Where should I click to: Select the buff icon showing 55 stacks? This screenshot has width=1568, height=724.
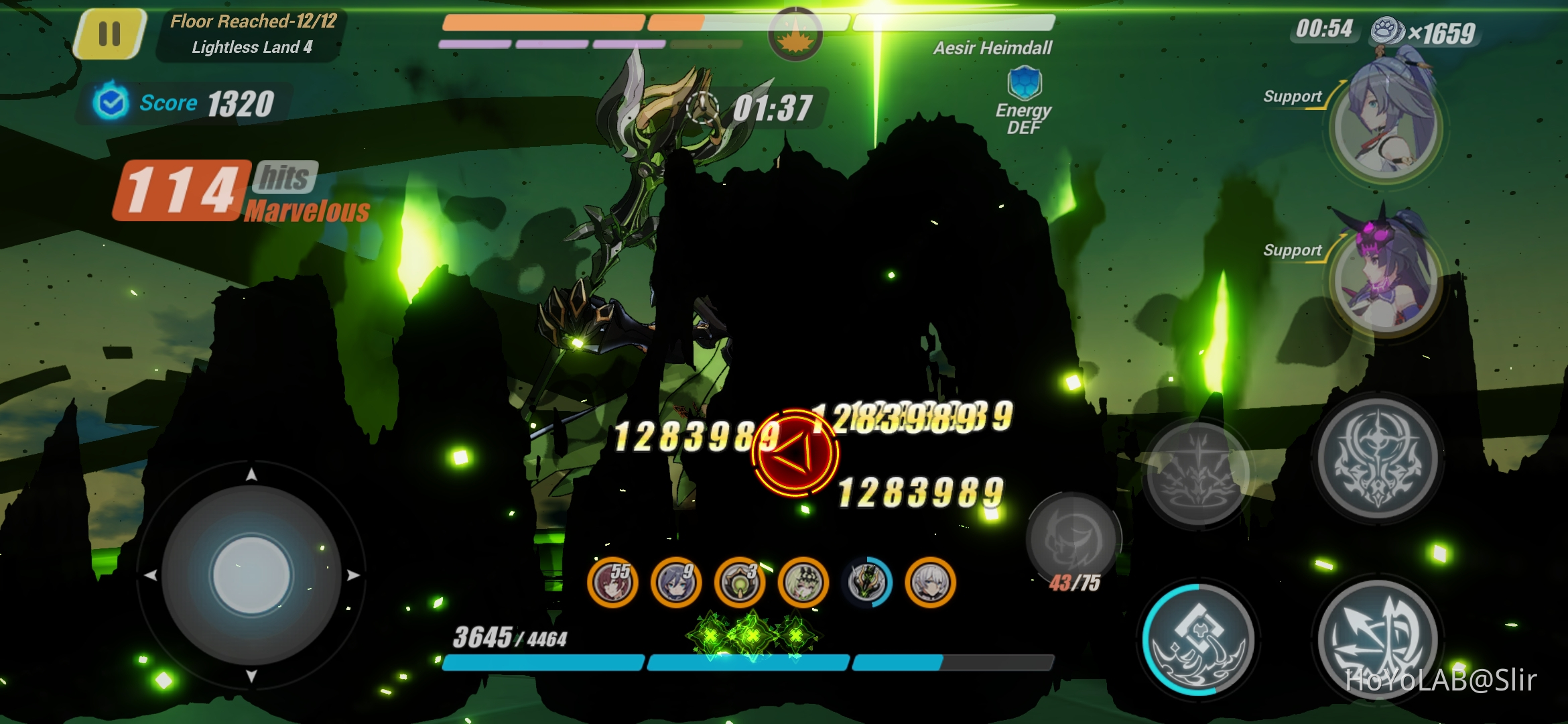pos(612,583)
